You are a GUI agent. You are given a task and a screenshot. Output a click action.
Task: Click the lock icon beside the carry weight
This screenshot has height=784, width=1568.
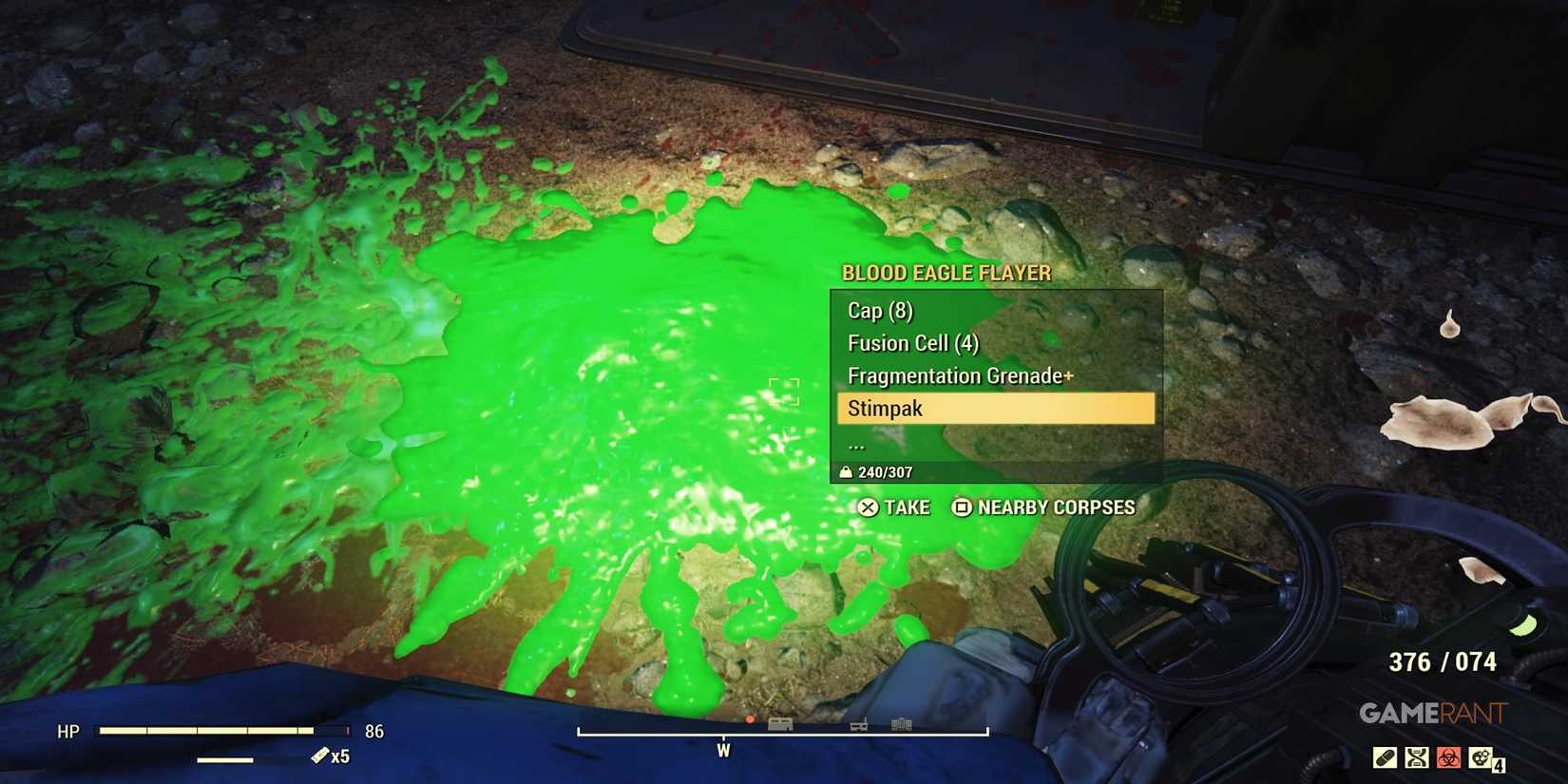coord(846,470)
